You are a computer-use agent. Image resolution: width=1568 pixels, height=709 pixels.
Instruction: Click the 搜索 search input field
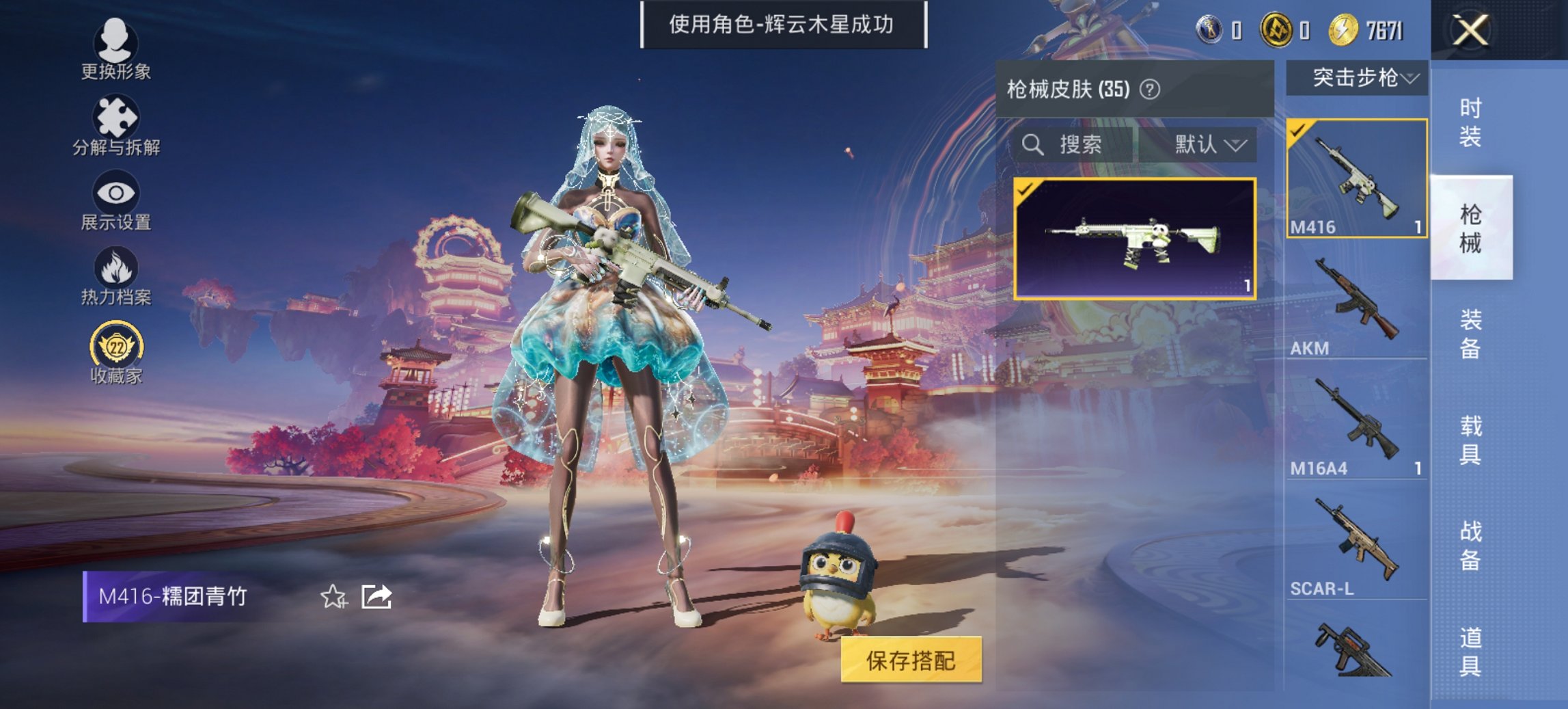point(1079,145)
